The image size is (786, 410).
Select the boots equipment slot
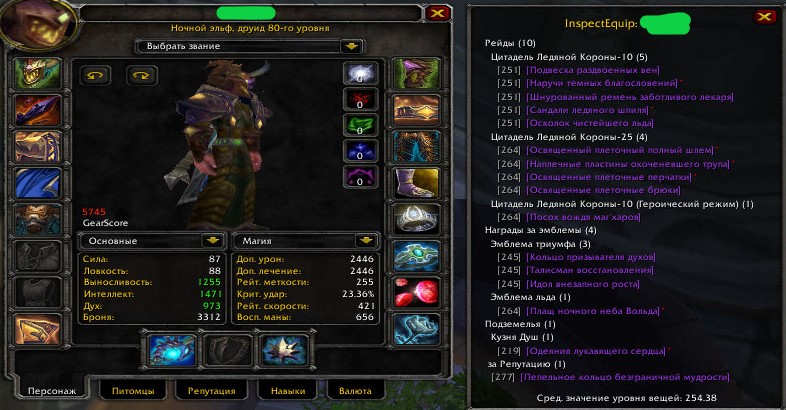(x=415, y=182)
